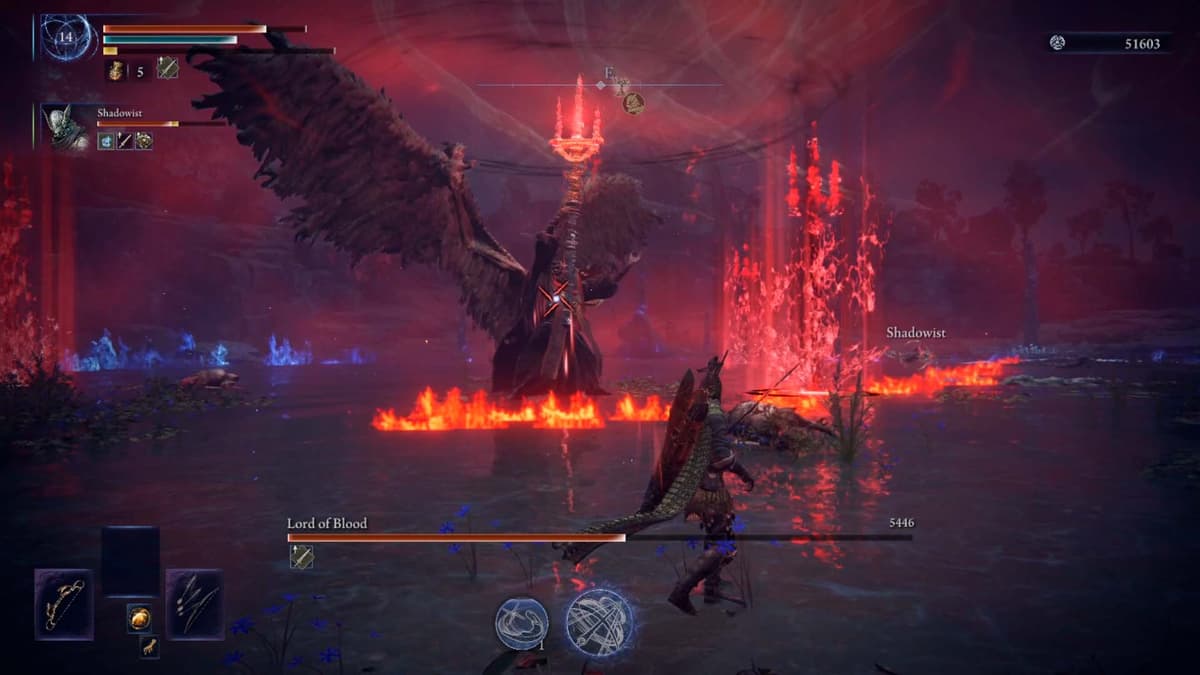Inspect the player's sword buff icon

click(167, 69)
